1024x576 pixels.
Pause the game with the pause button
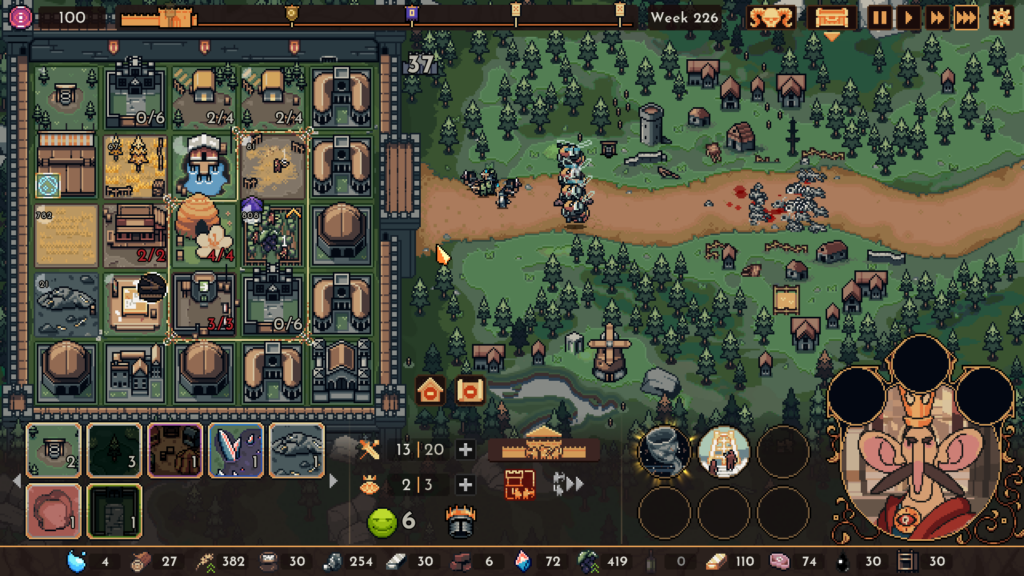point(880,17)
